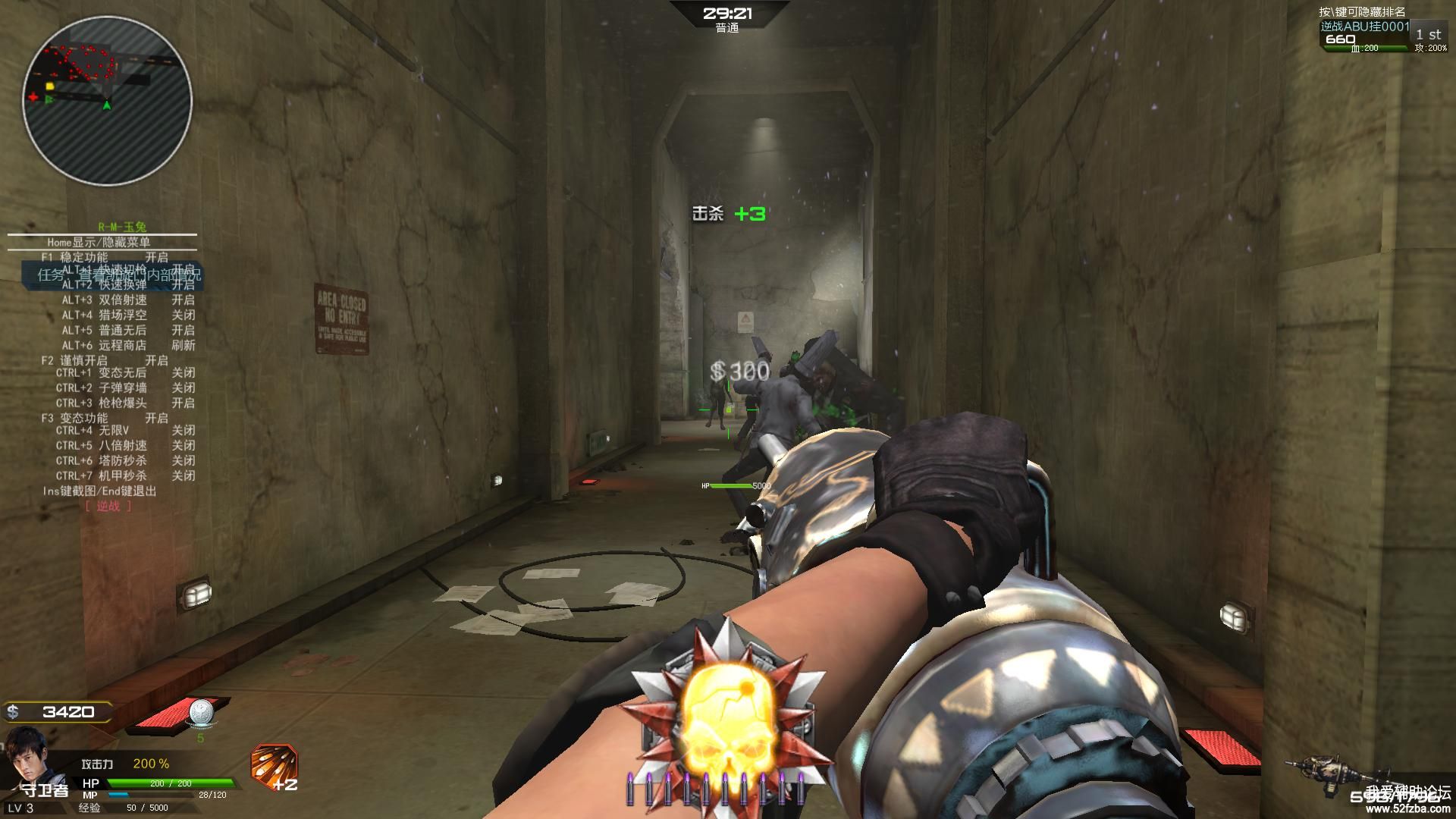Select the 守卫者 character portrait
Image resolution: width=1456 pixels, height=819 pixels.
click(28, 753)
